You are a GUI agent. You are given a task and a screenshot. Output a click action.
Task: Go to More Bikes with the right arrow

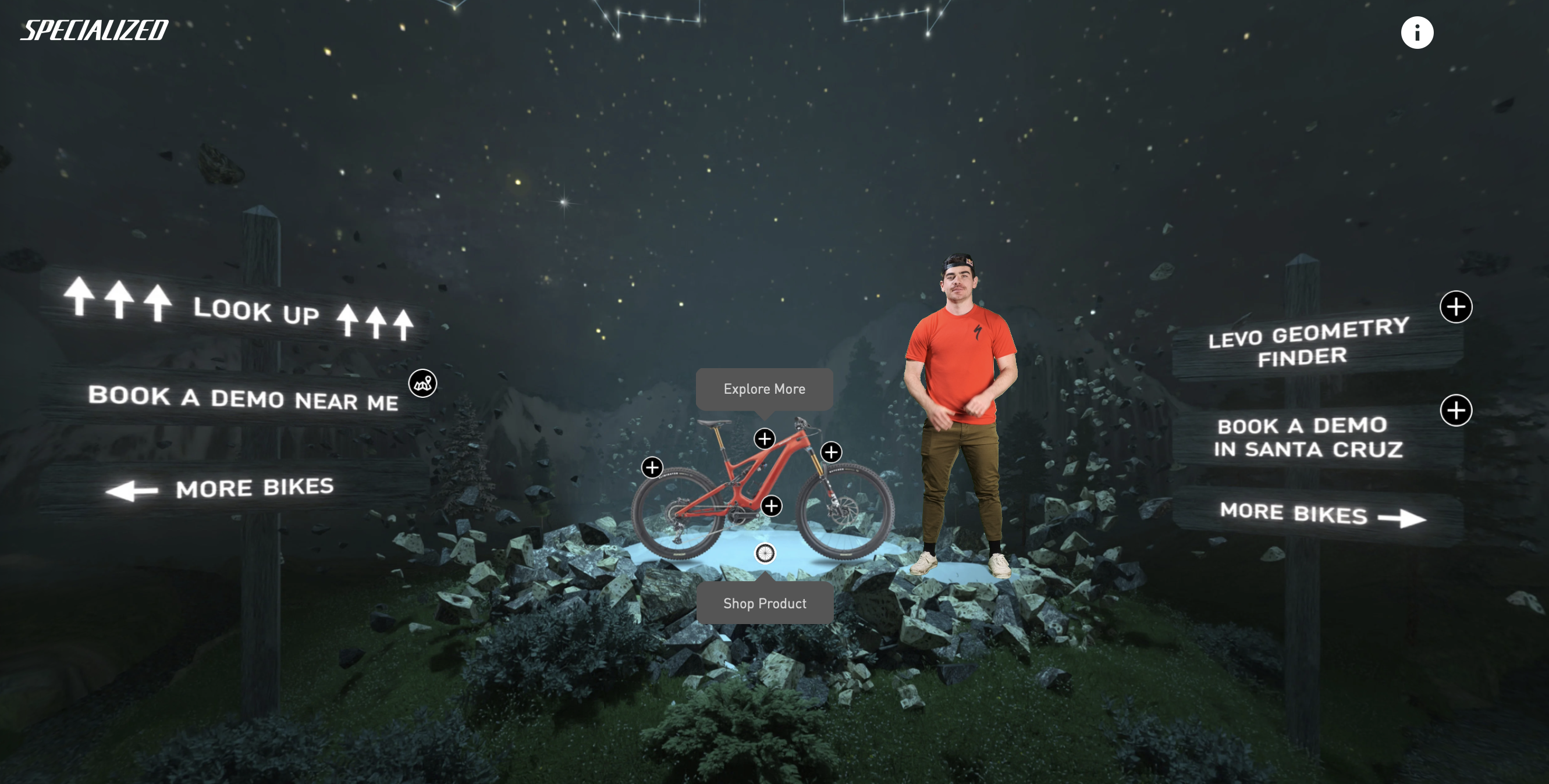(1321, 515)
